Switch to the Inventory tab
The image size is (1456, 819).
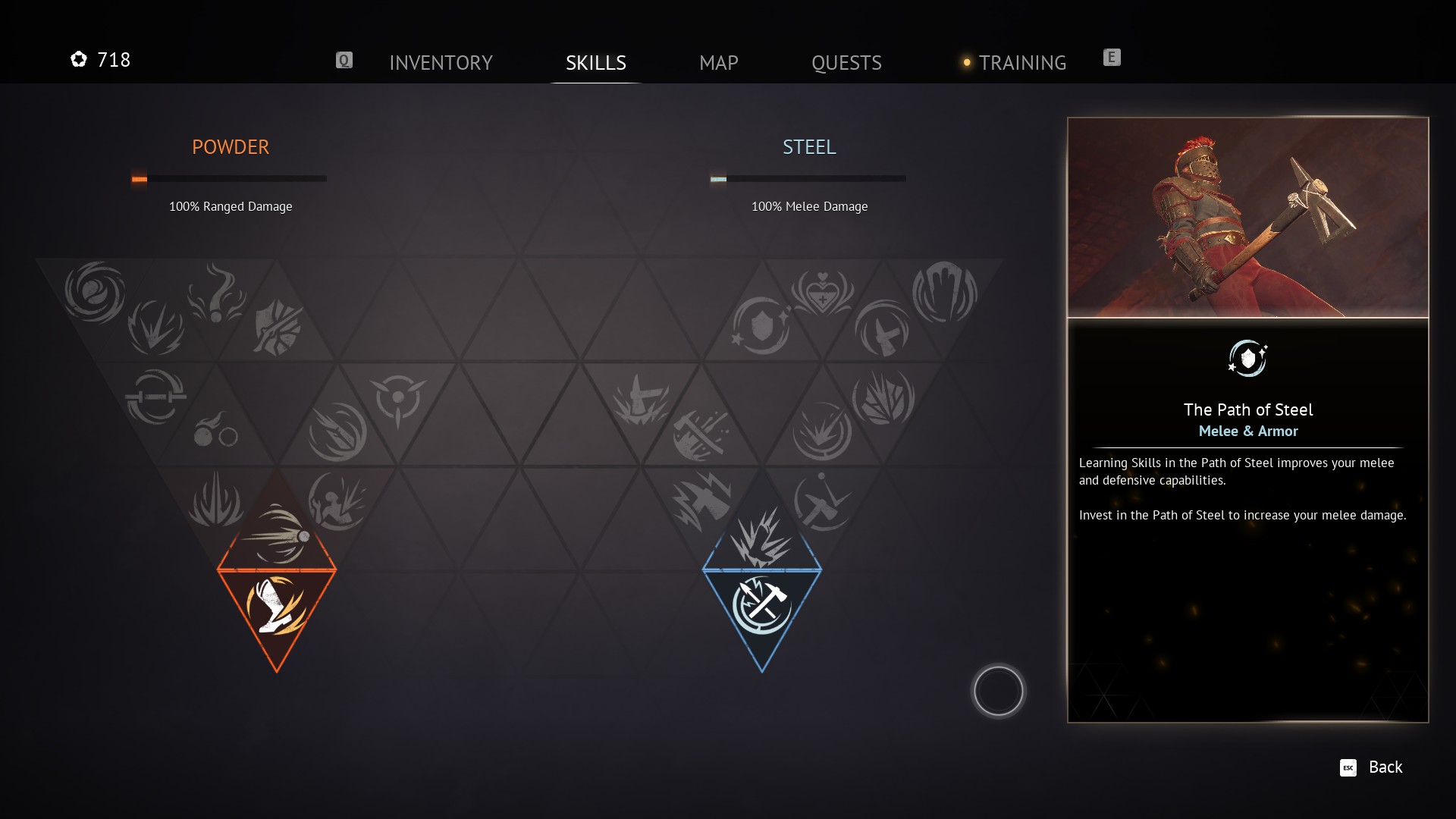coord(441,62)
